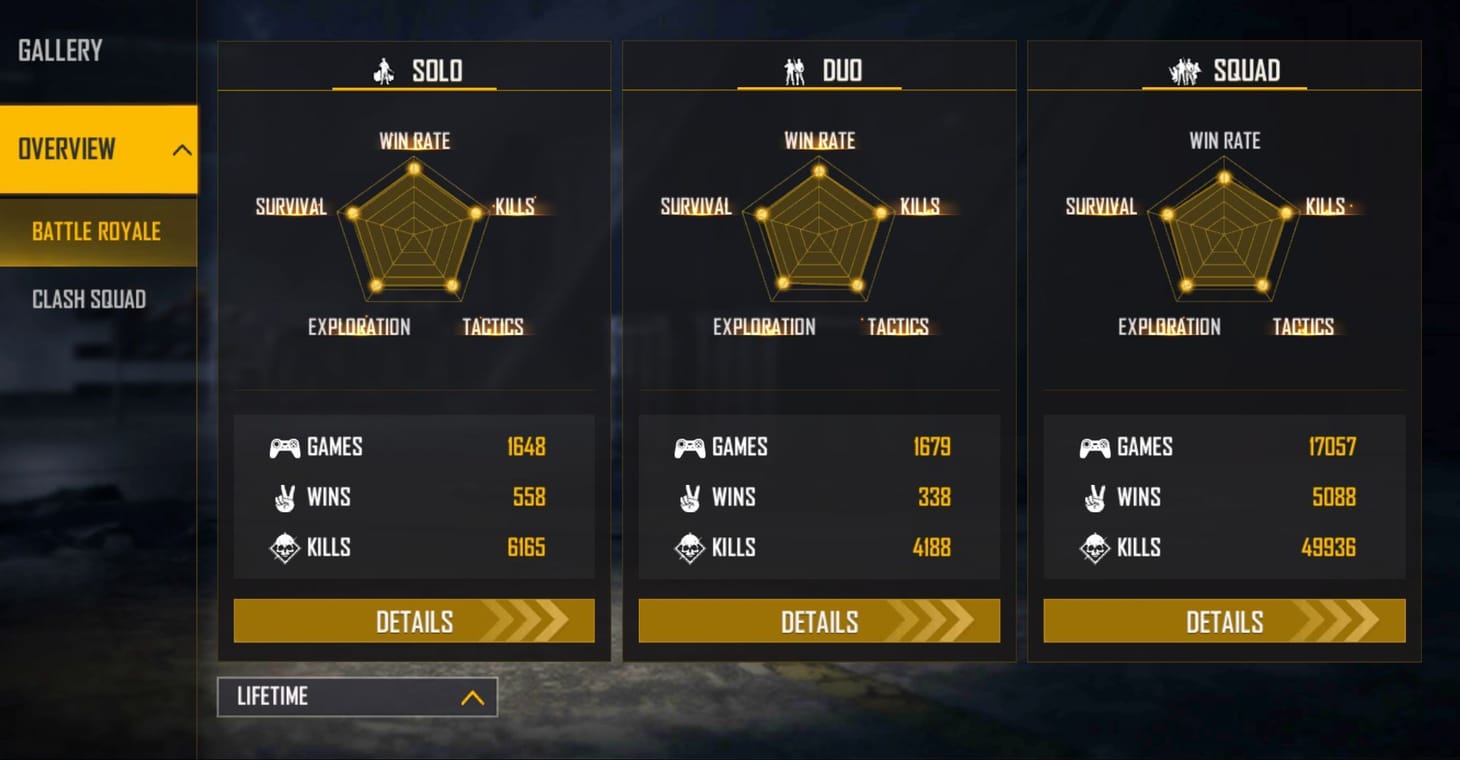
Task: Click the squad team icon on SQUAD card
Action: [x=1184, y=70]
